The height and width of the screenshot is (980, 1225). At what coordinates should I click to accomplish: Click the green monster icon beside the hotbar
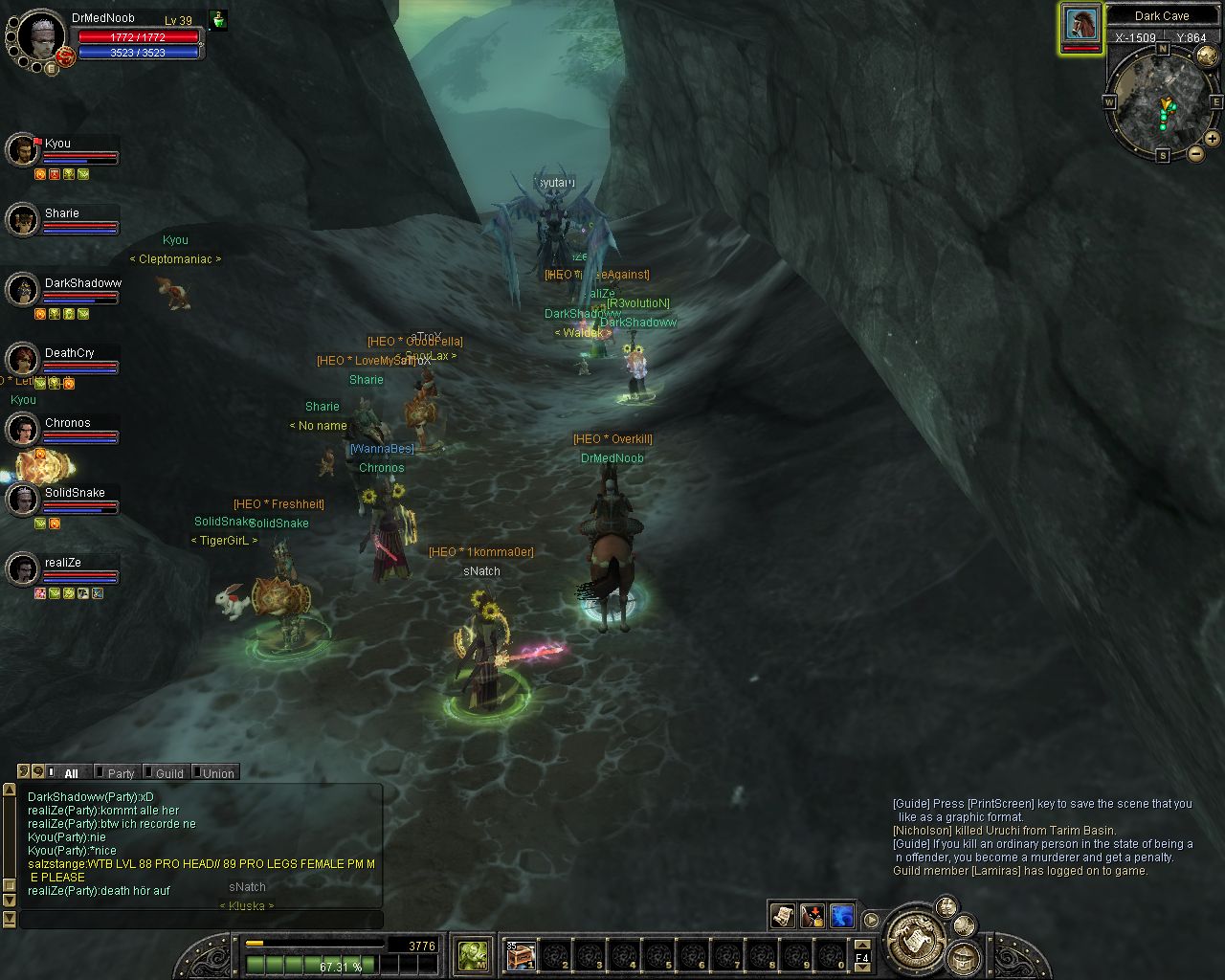(x=473, y=954)
